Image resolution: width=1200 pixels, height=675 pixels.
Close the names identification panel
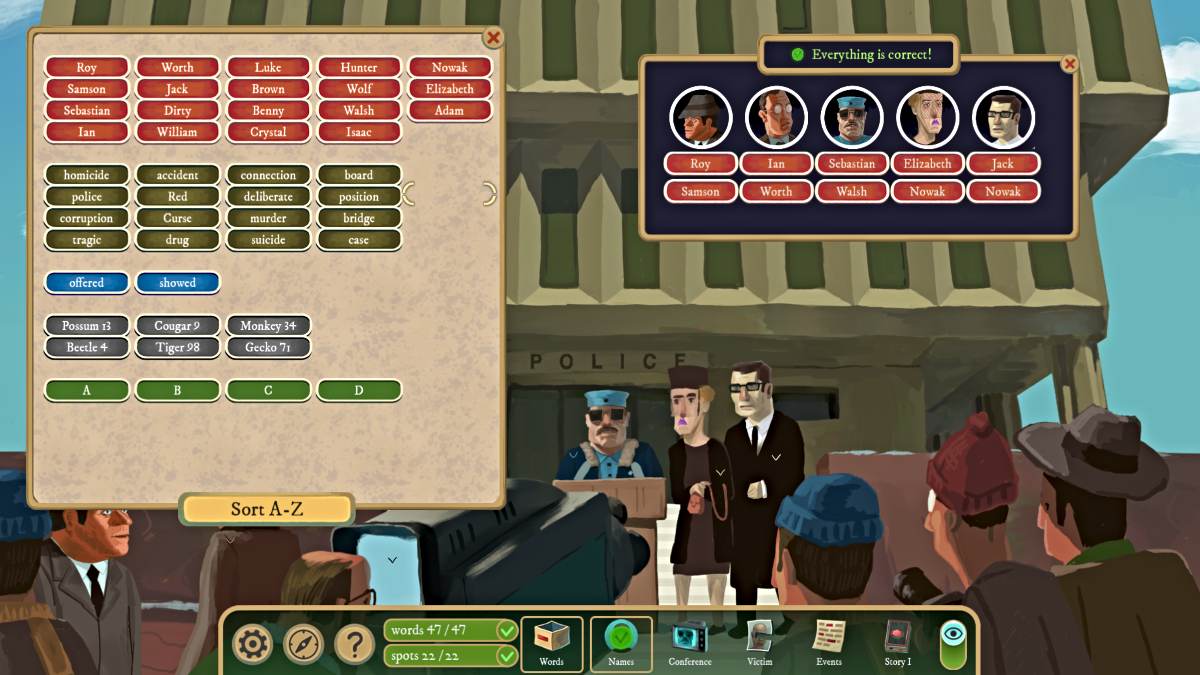(x=1069, y=64)
